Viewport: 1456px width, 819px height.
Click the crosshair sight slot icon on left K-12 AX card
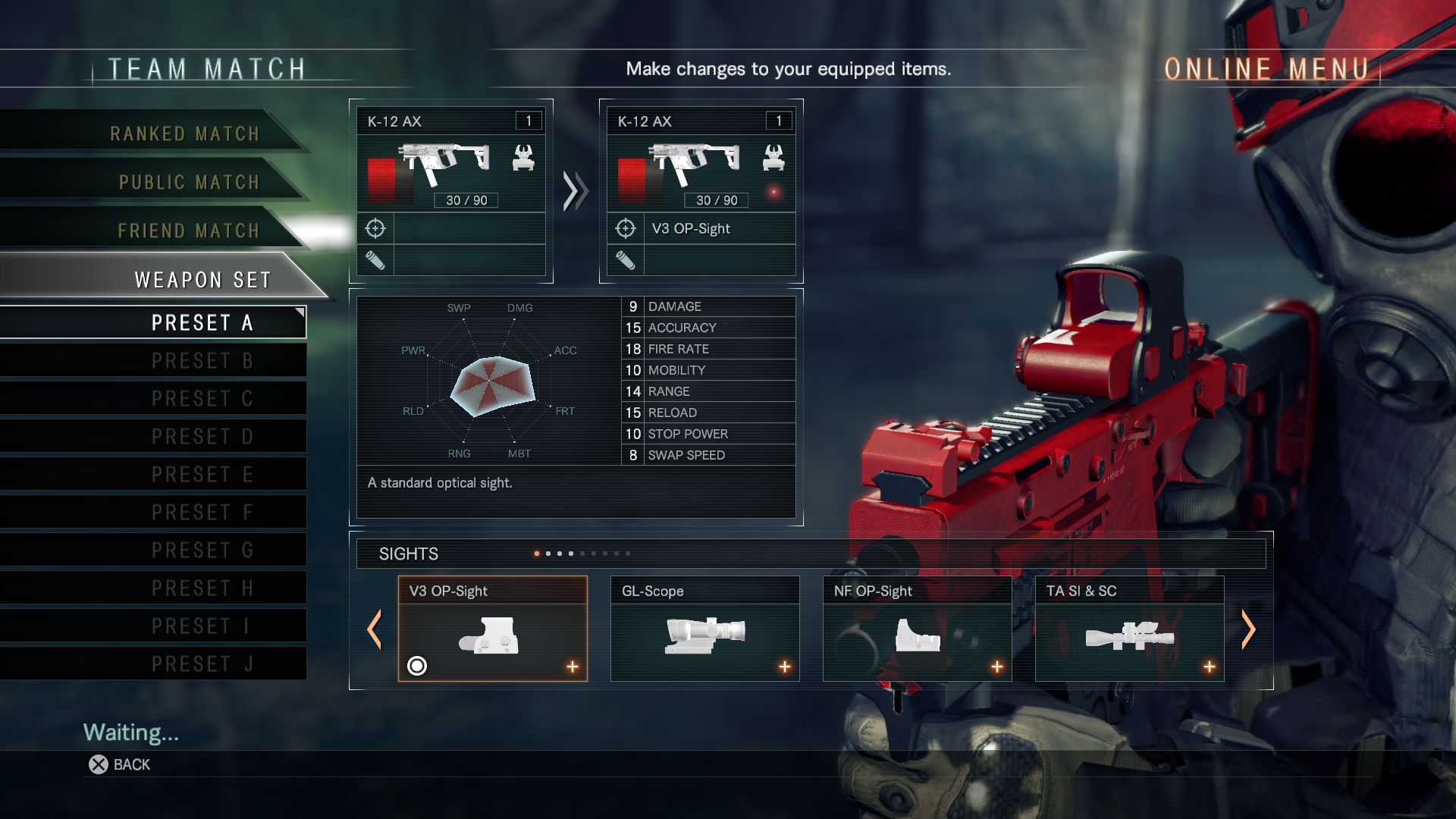coord(377,228)
